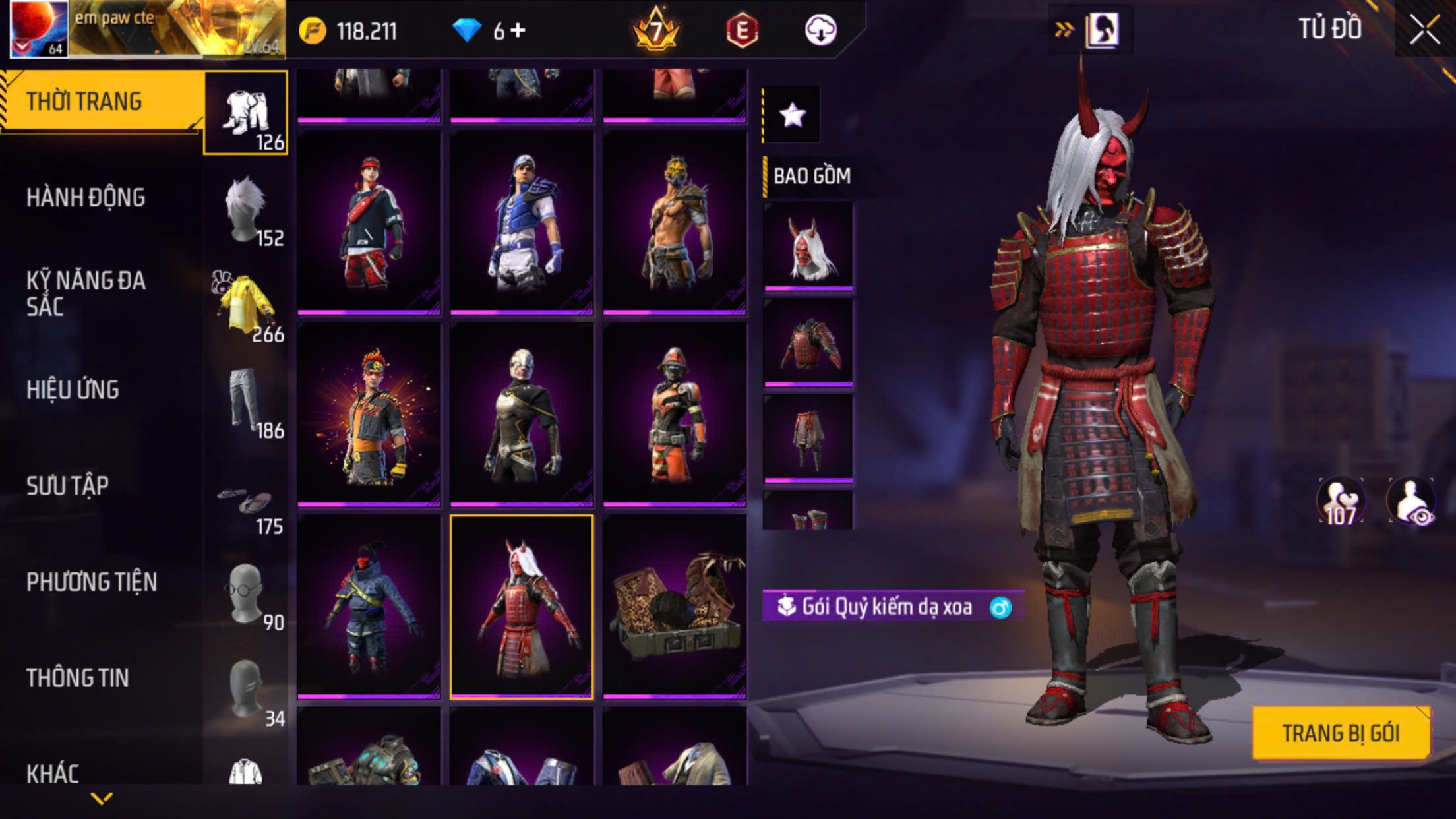Viewport: 1456px width, 819px height.
Task: View the red samurai chest armor piece
Action: [808, 342]
